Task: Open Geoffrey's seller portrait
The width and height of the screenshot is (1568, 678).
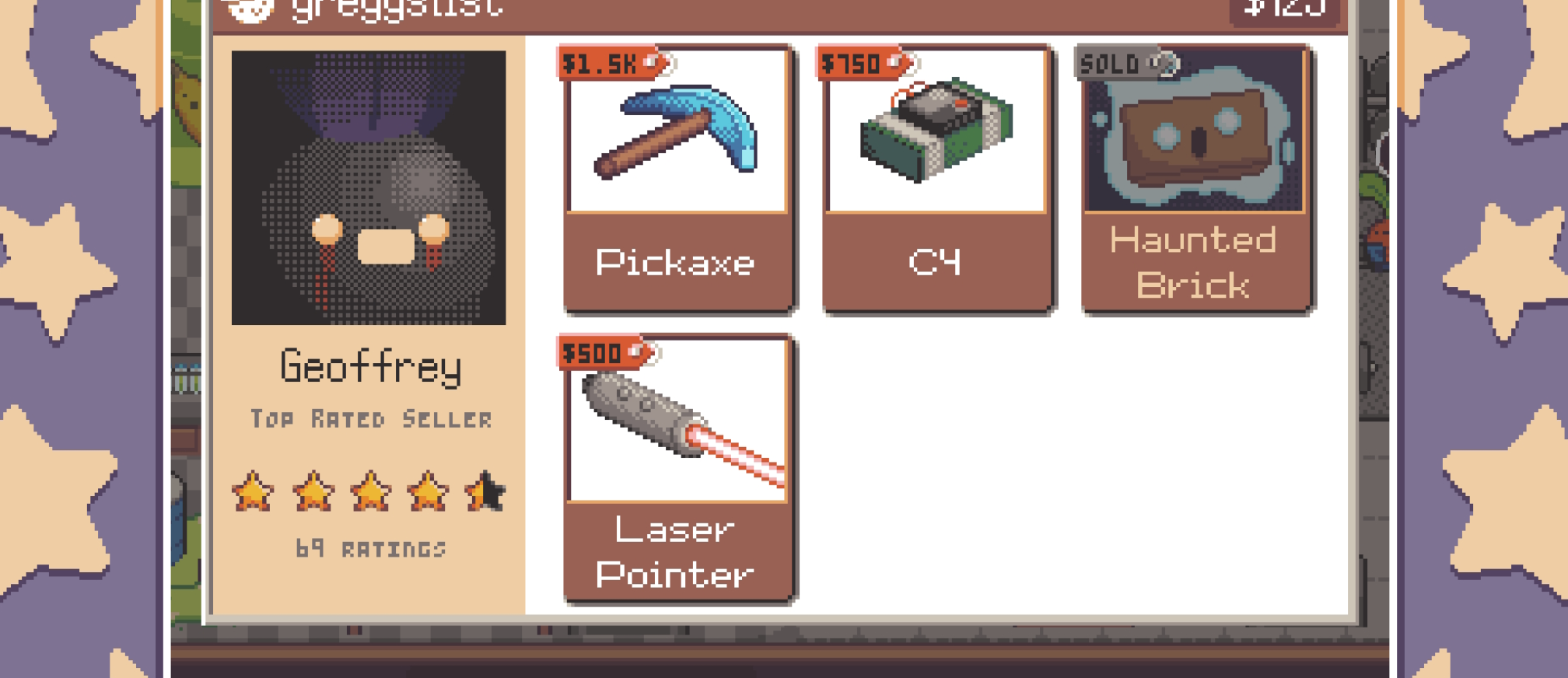Action: [369, 187]
